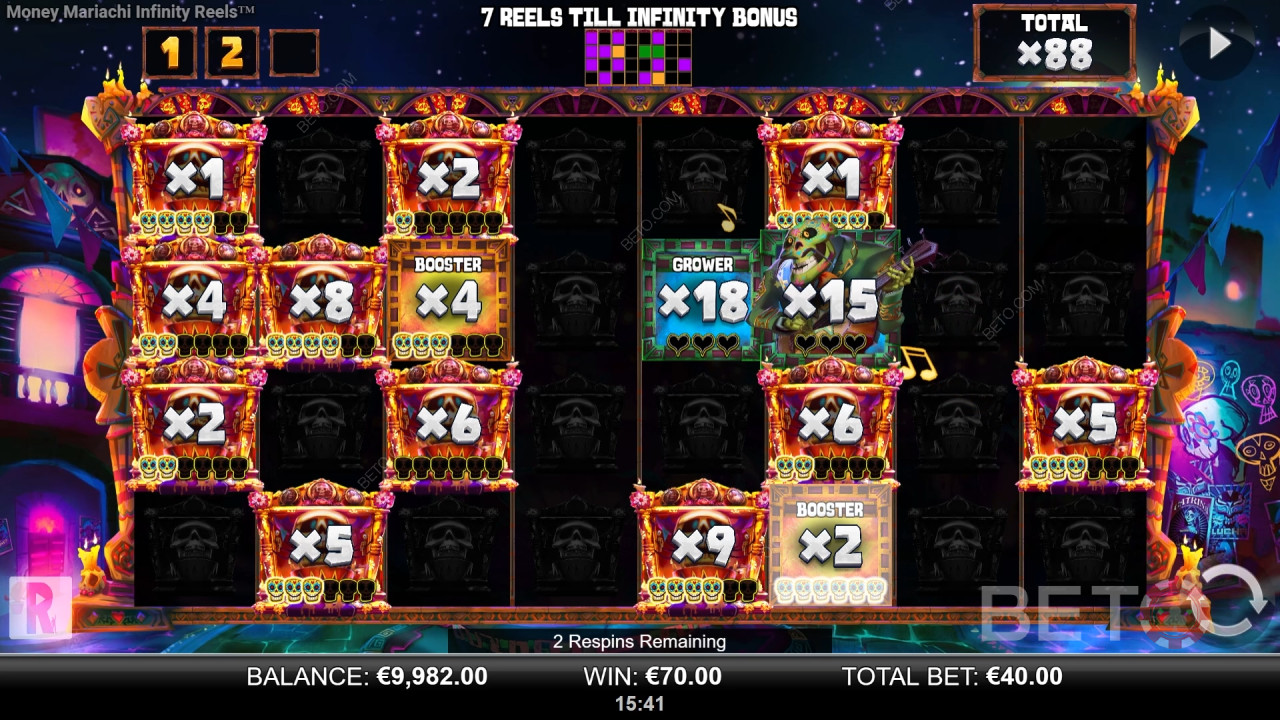Click the 2 Respins Remaining label
1280x720 pixels.
639,642
